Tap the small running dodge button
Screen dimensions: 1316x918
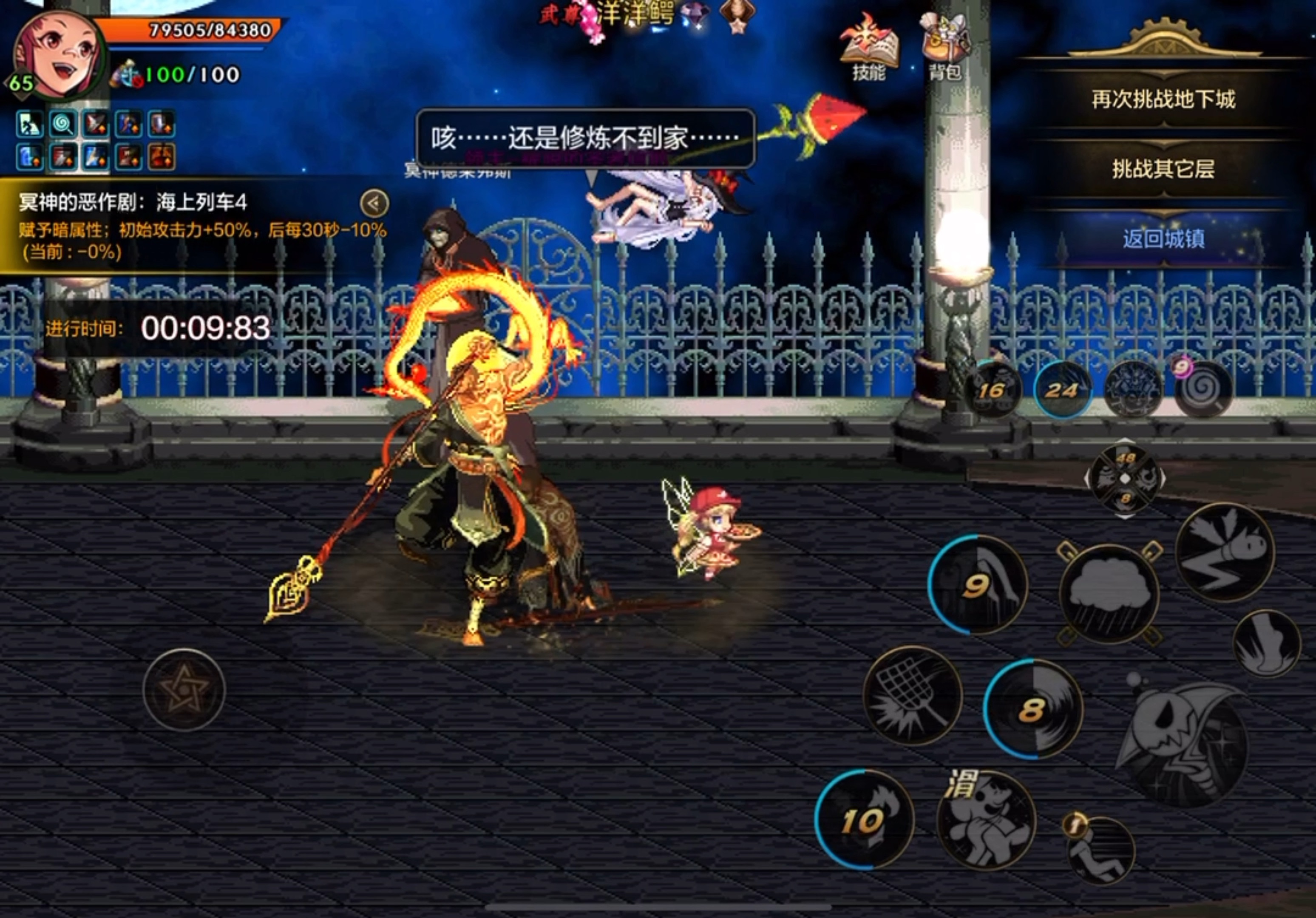[1100, 851]
